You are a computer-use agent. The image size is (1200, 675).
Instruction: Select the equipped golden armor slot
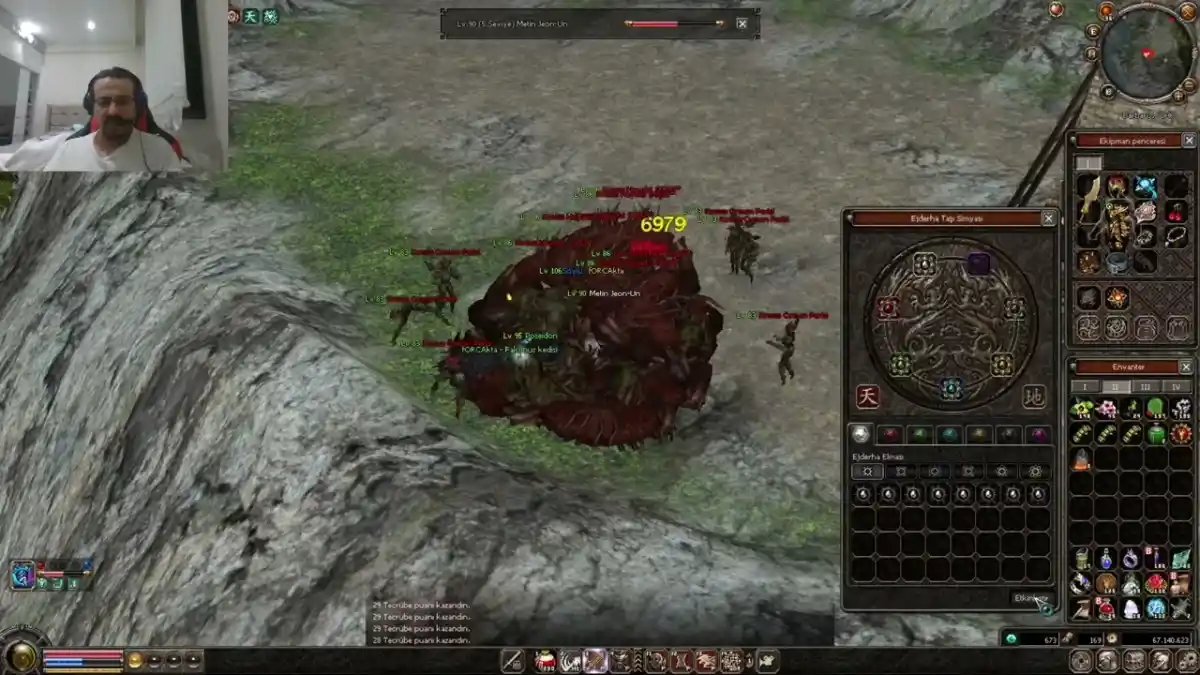click(x=1118, y=224)
